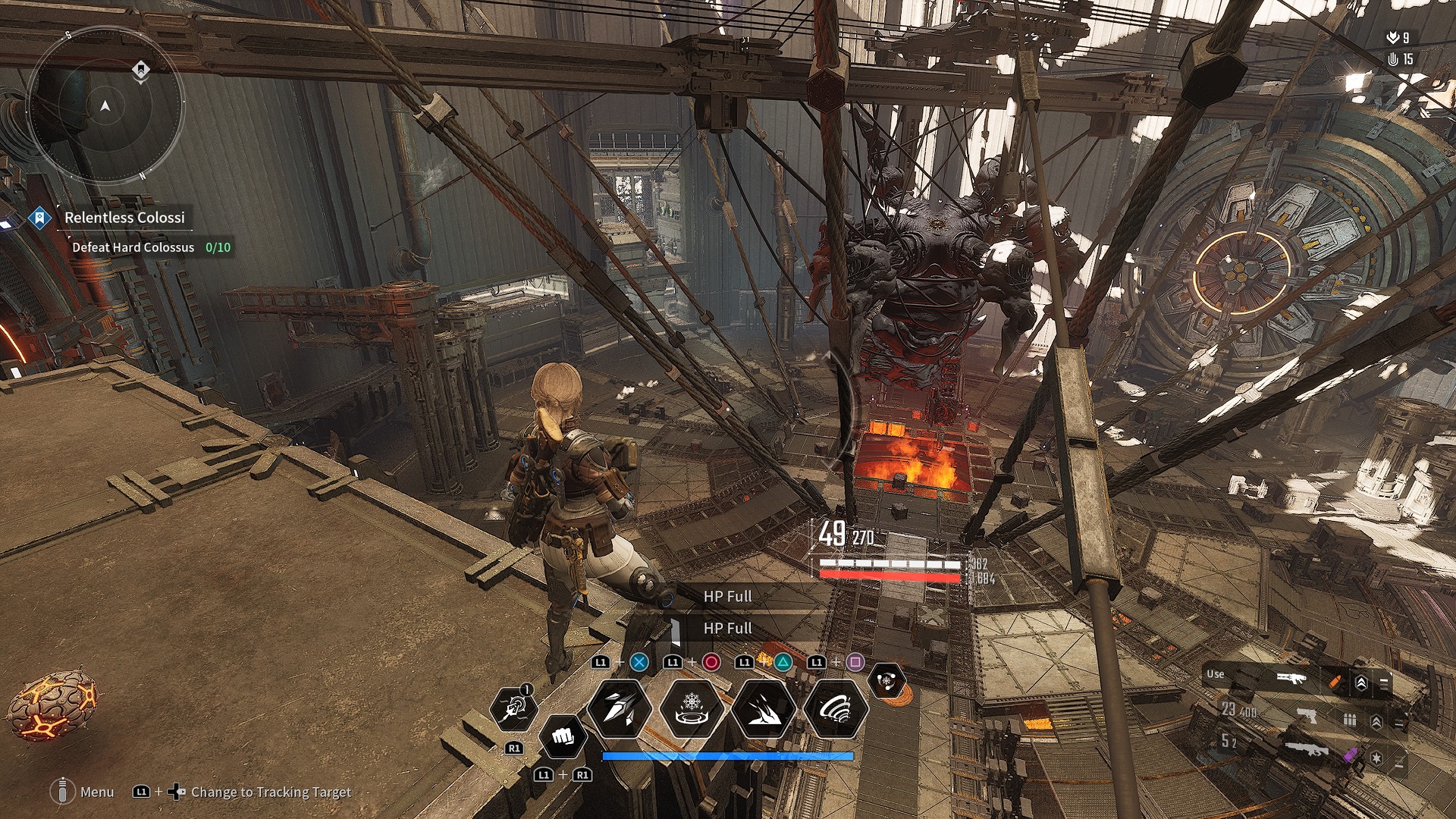The width and height of the screenshot is (1456, 819).
Task: Click the quest flag marker icon
Action: coord(39,218)
